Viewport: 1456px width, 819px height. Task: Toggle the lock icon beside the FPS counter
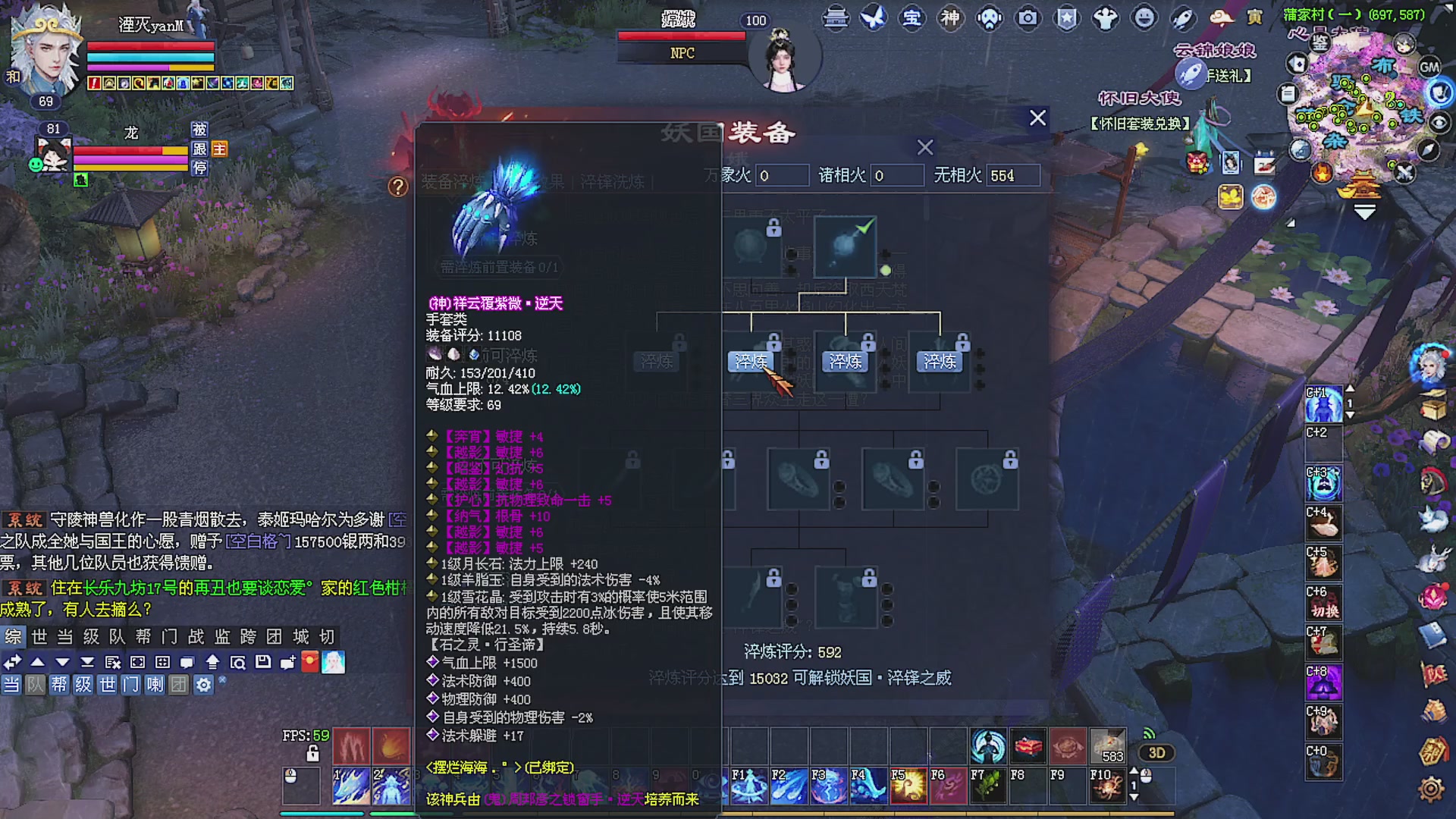[x=312, y=752]
